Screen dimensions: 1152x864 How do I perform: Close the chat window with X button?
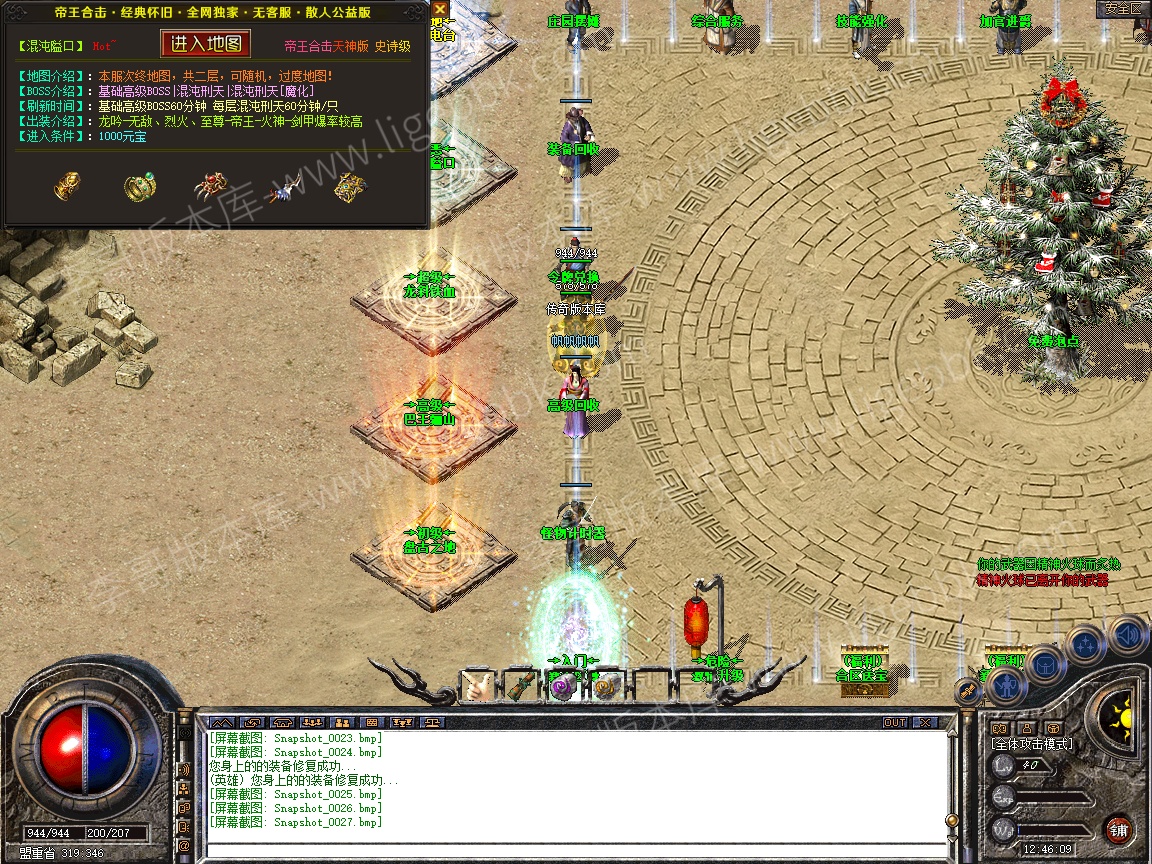click(x=924, y=722)
